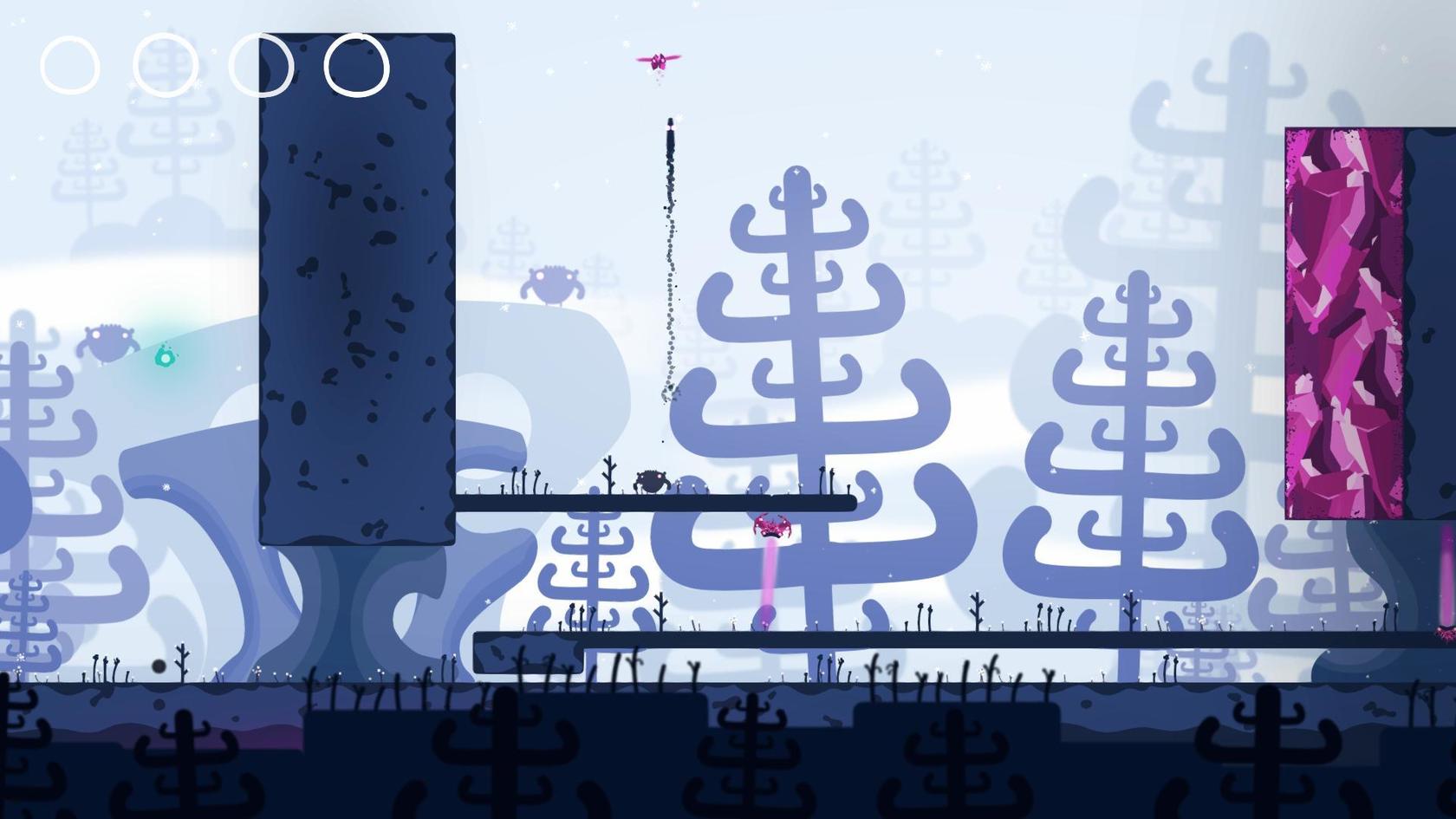Click the glowing green orb near the left
Screen dimensions: 1456x819
[165, 355]
